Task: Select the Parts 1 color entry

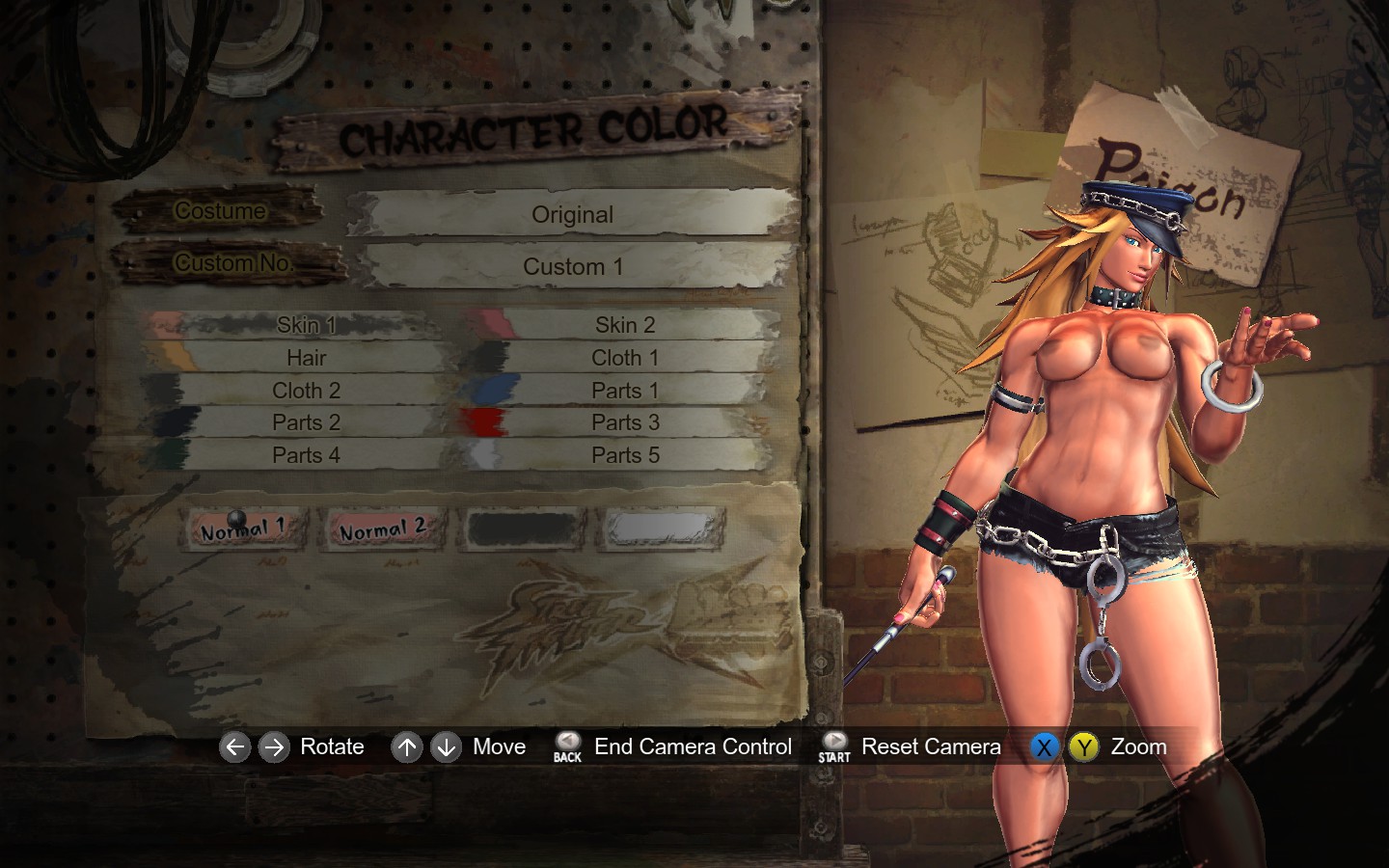Action: [x=624, y=391]
